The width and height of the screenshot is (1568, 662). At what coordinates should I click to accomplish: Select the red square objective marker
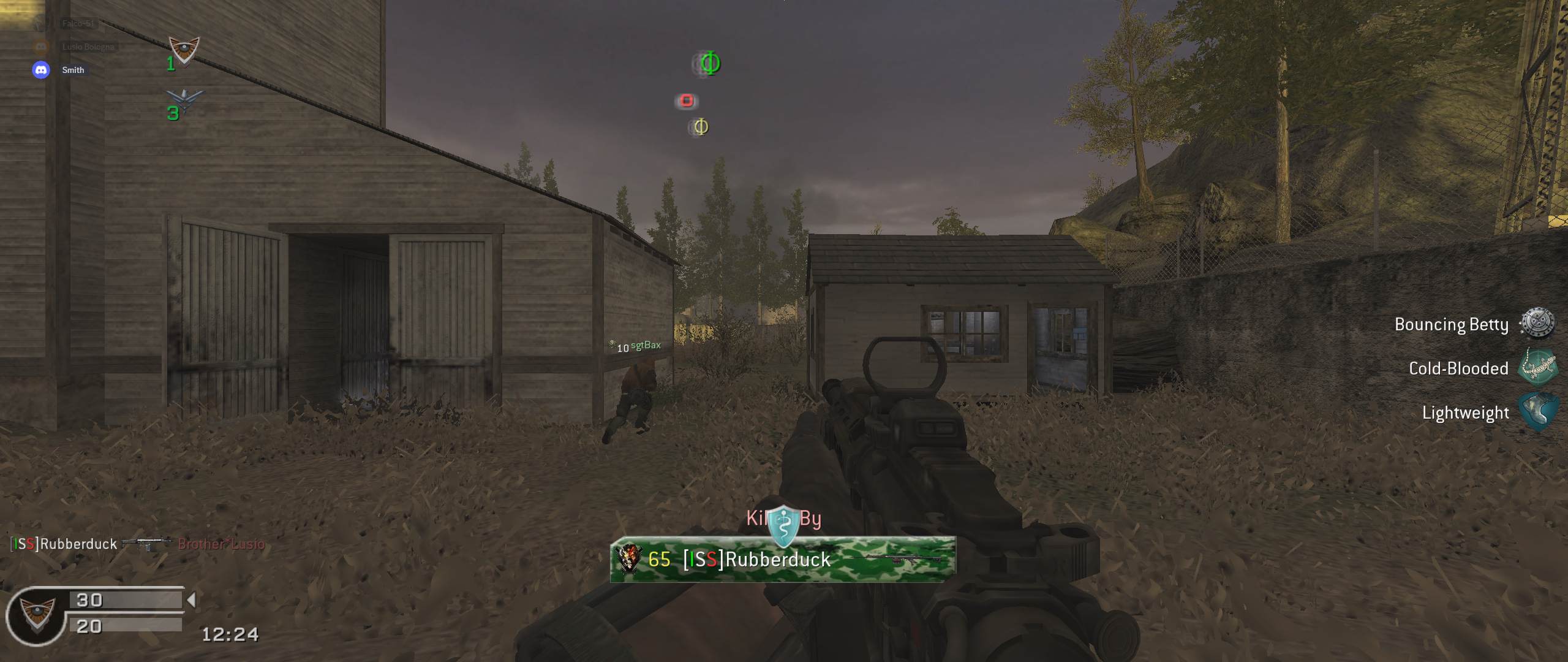coord(687,101)
